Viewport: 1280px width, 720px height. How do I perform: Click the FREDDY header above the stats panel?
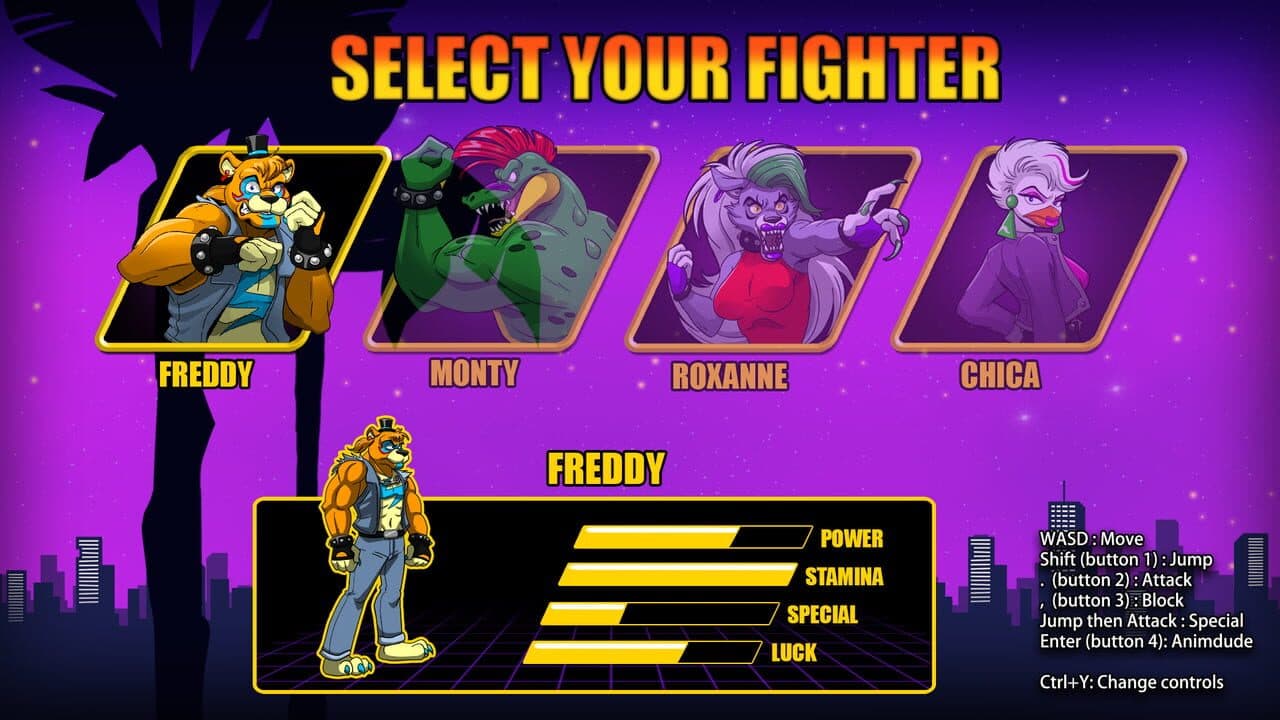(610, 465)
